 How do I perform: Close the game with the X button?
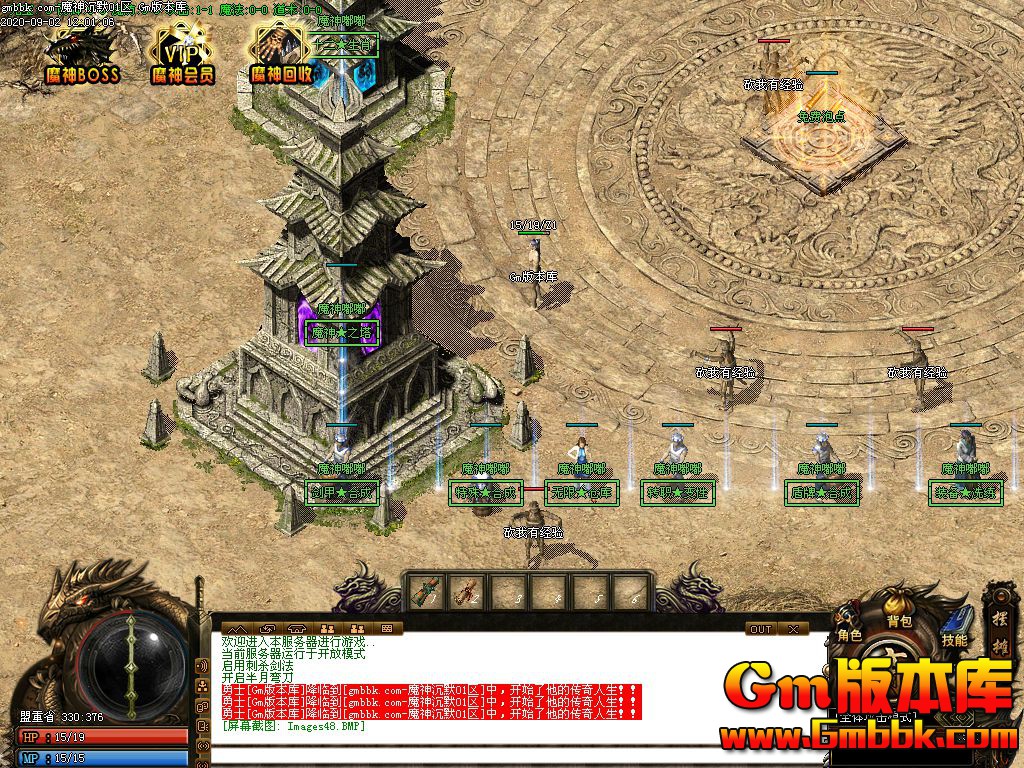tap(793, 629)
